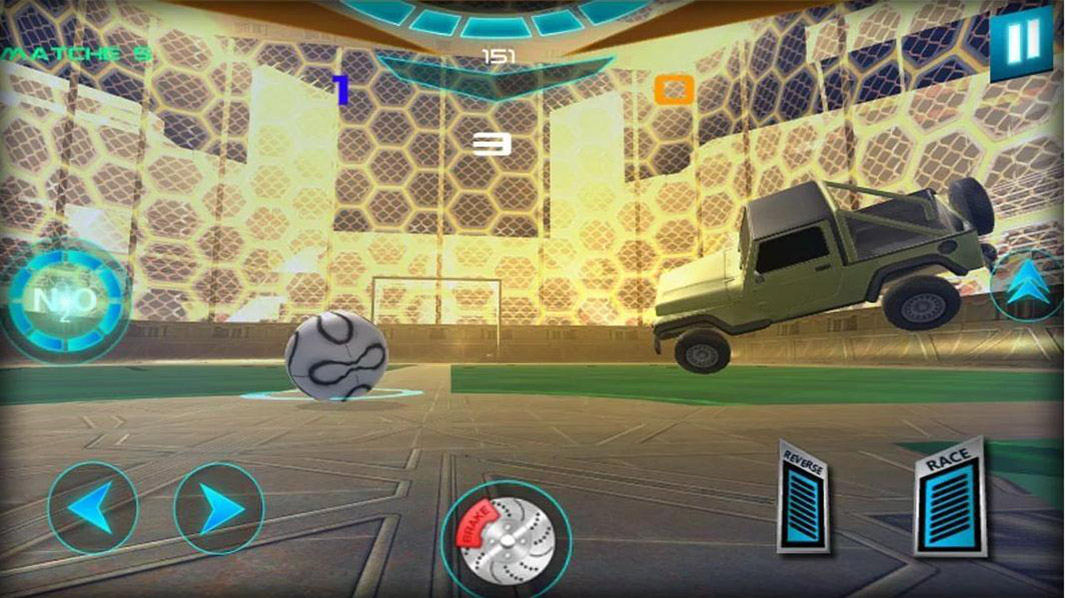
Task: Steer left with the left arrow
Action: pyautogui.click(x=91, y=509)
